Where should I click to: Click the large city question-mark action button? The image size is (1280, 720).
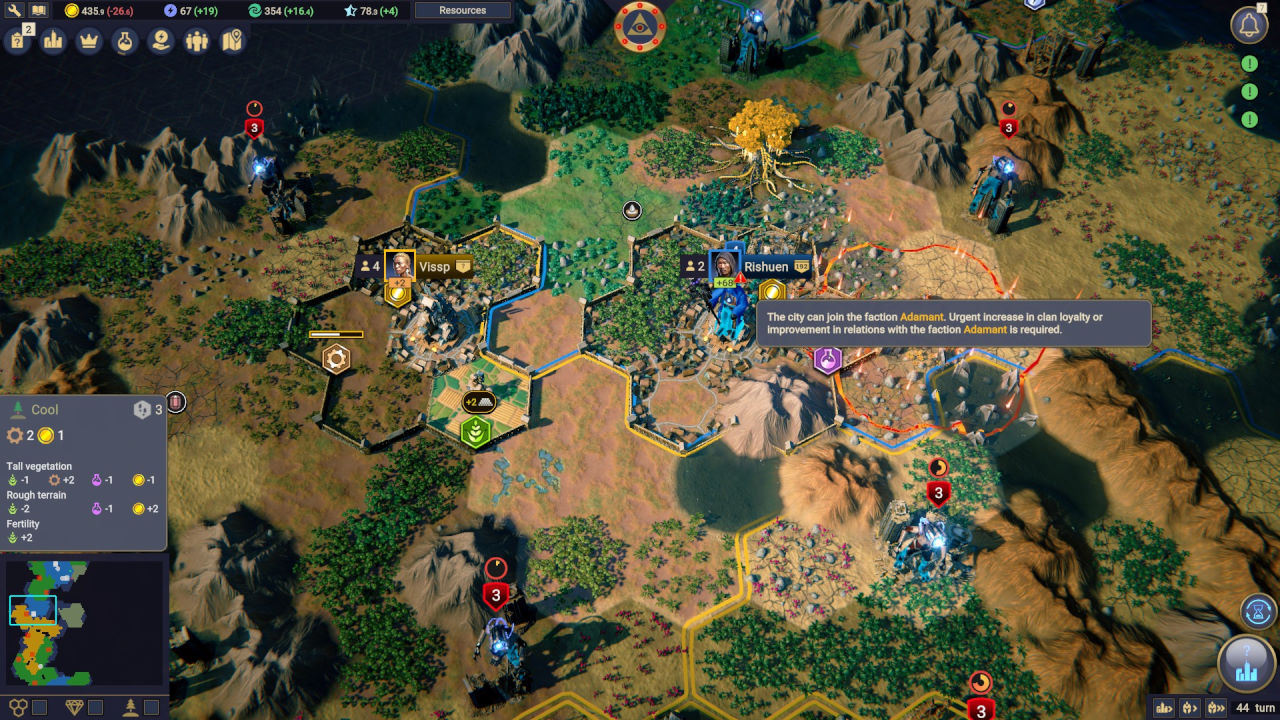tap(1246, 664)
